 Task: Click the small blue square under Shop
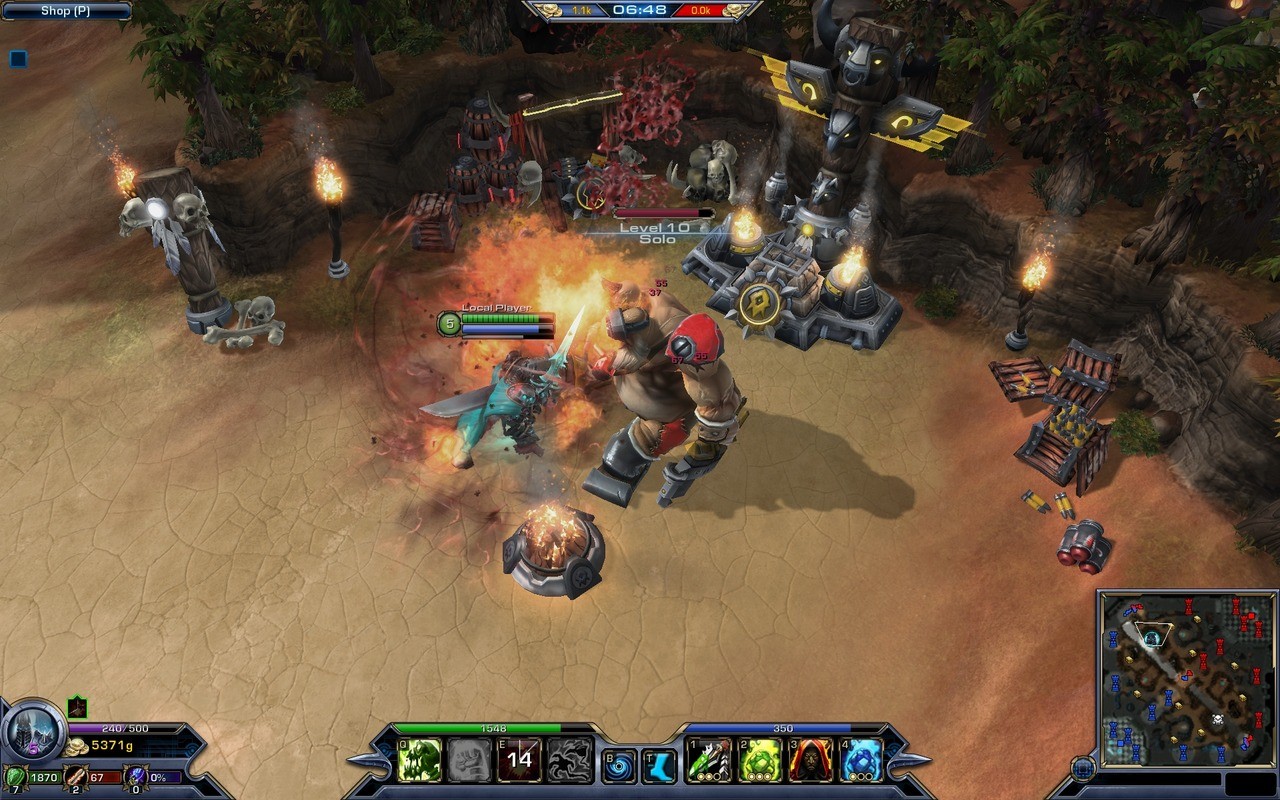tap(18, 59)
